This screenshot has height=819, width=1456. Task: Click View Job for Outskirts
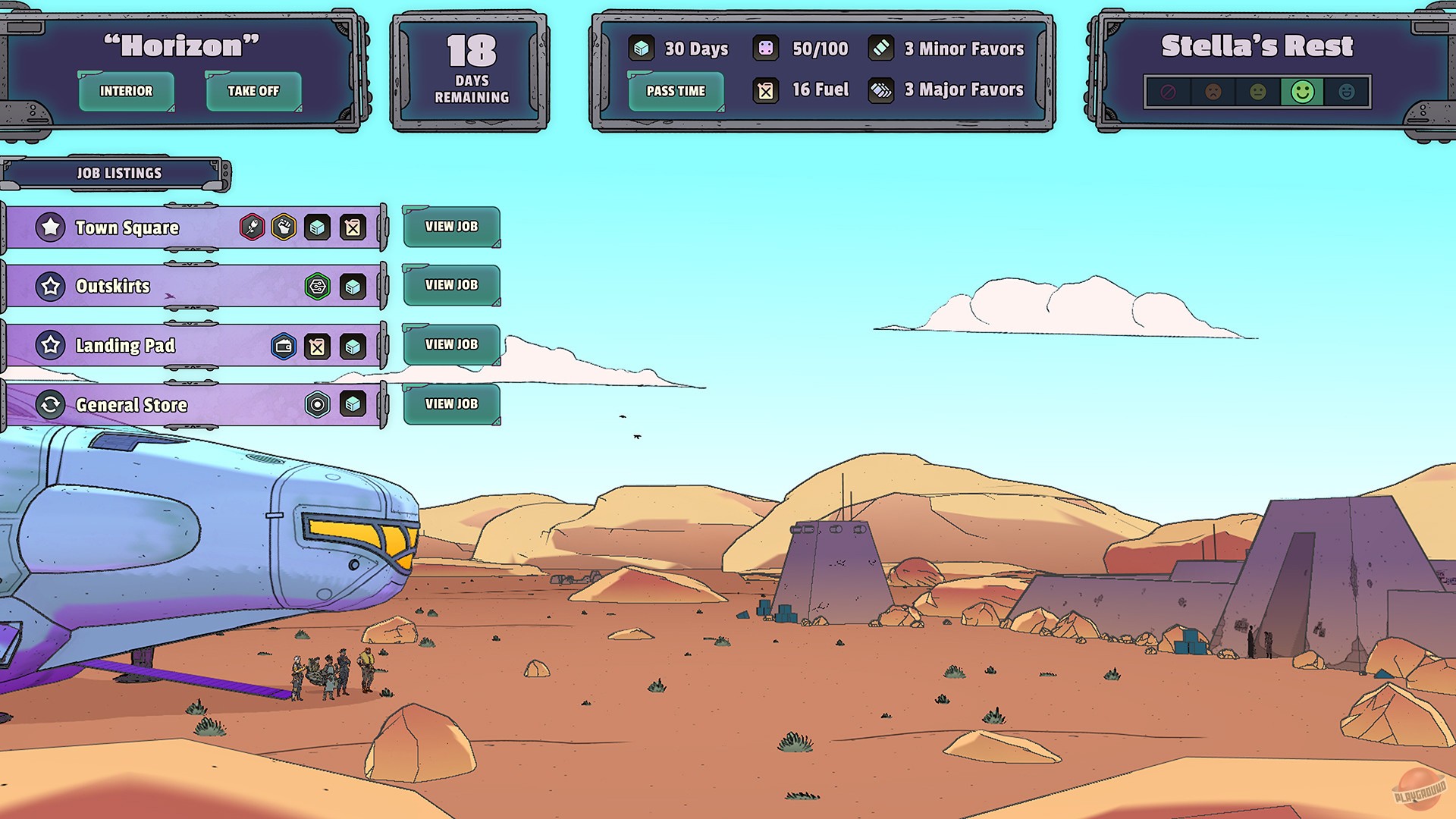451,285
